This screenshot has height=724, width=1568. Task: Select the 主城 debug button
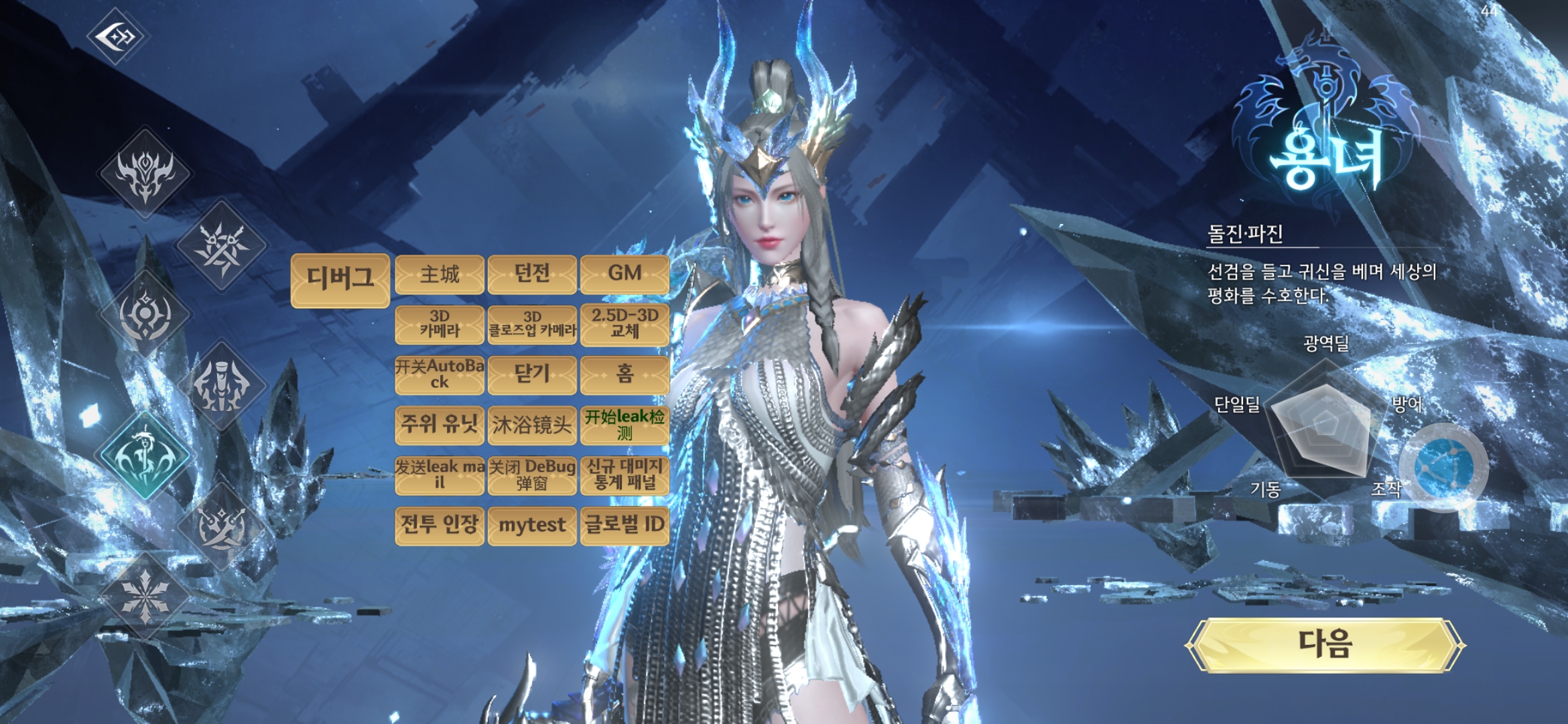[x=440, y=274]
